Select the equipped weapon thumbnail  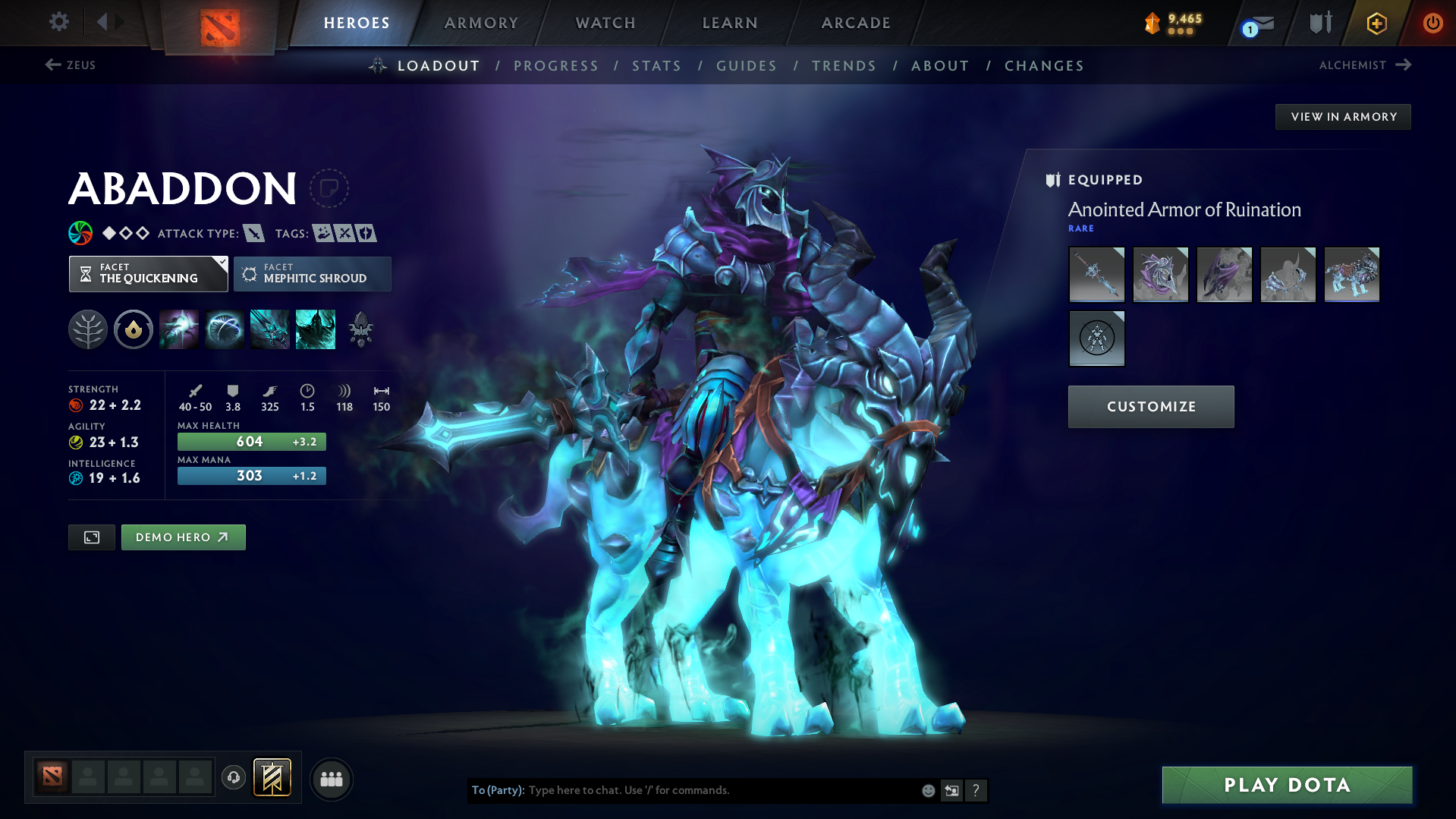coord(1096,274)
